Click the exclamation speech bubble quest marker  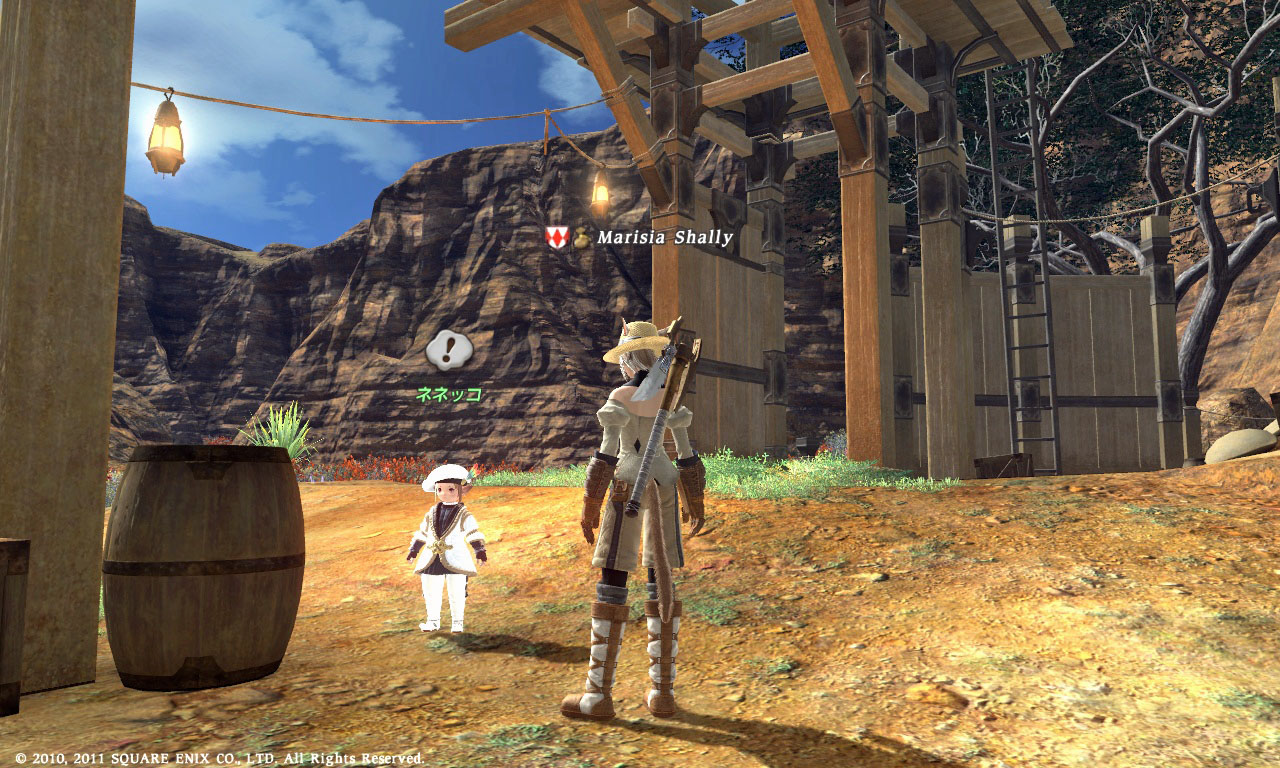pyautogui.click(x=449, y=350)
